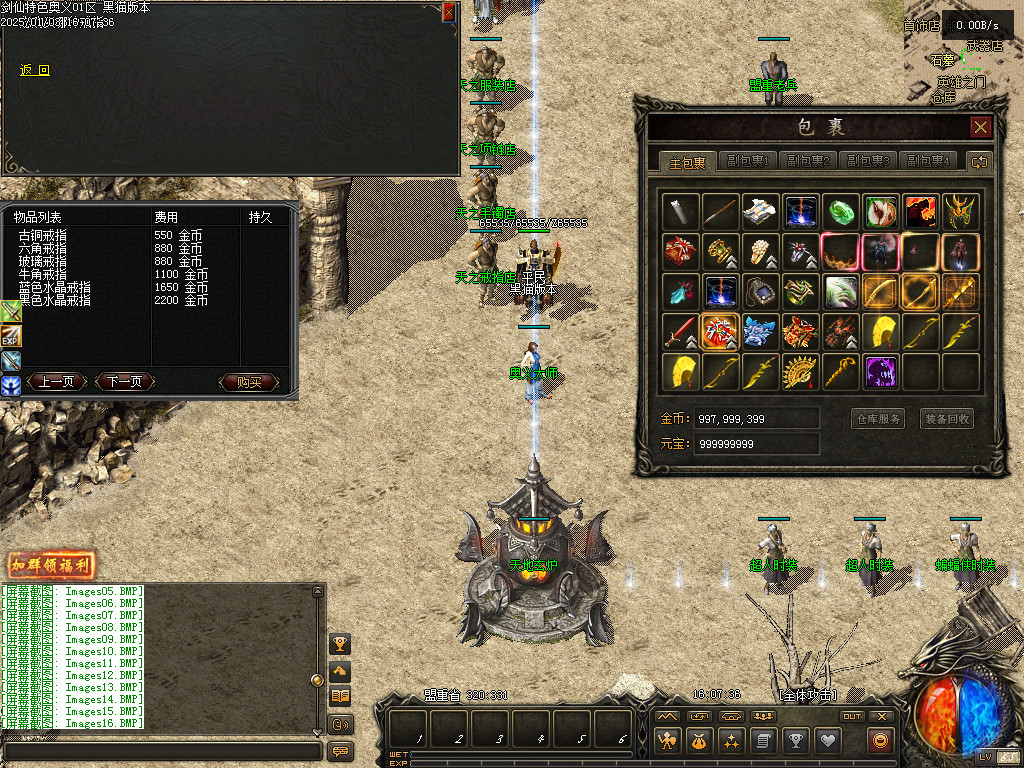
Task: Select the green jade gem in the bag
Action: coord(841,211)
